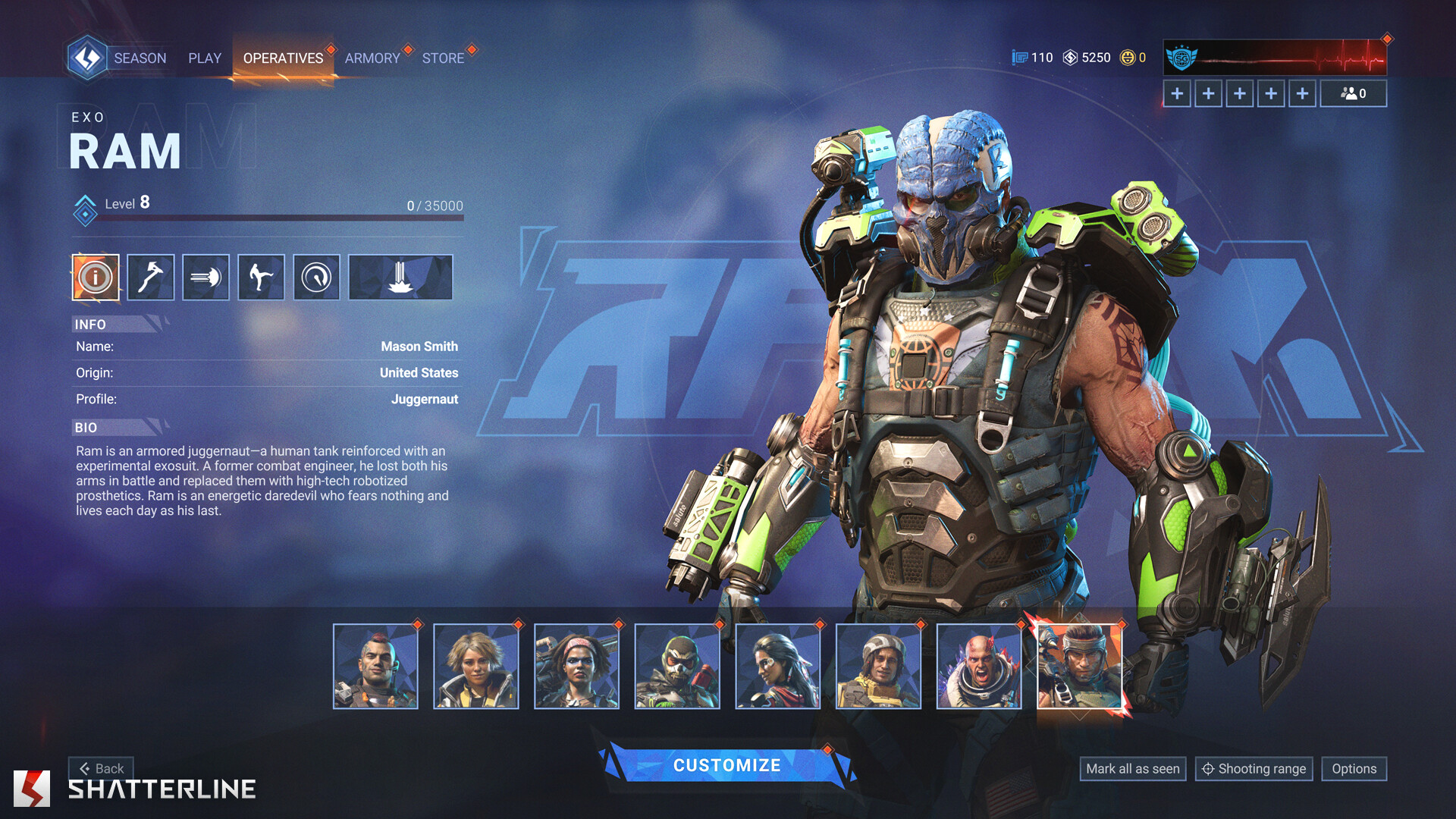Image resolution: width=1456 pixels, height=819 pixels.
Task: Click the Customize button
Action: pyautogui.click(x=726, y=766)
